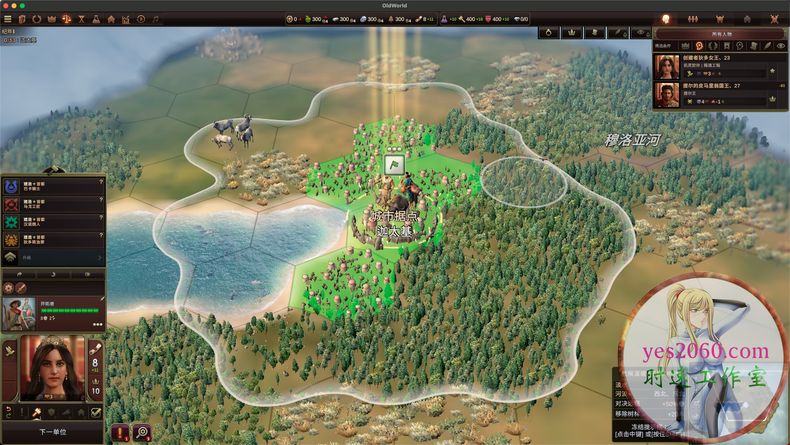Open the 所有人物 (all characters) dropdown header

tap(718, 32)
